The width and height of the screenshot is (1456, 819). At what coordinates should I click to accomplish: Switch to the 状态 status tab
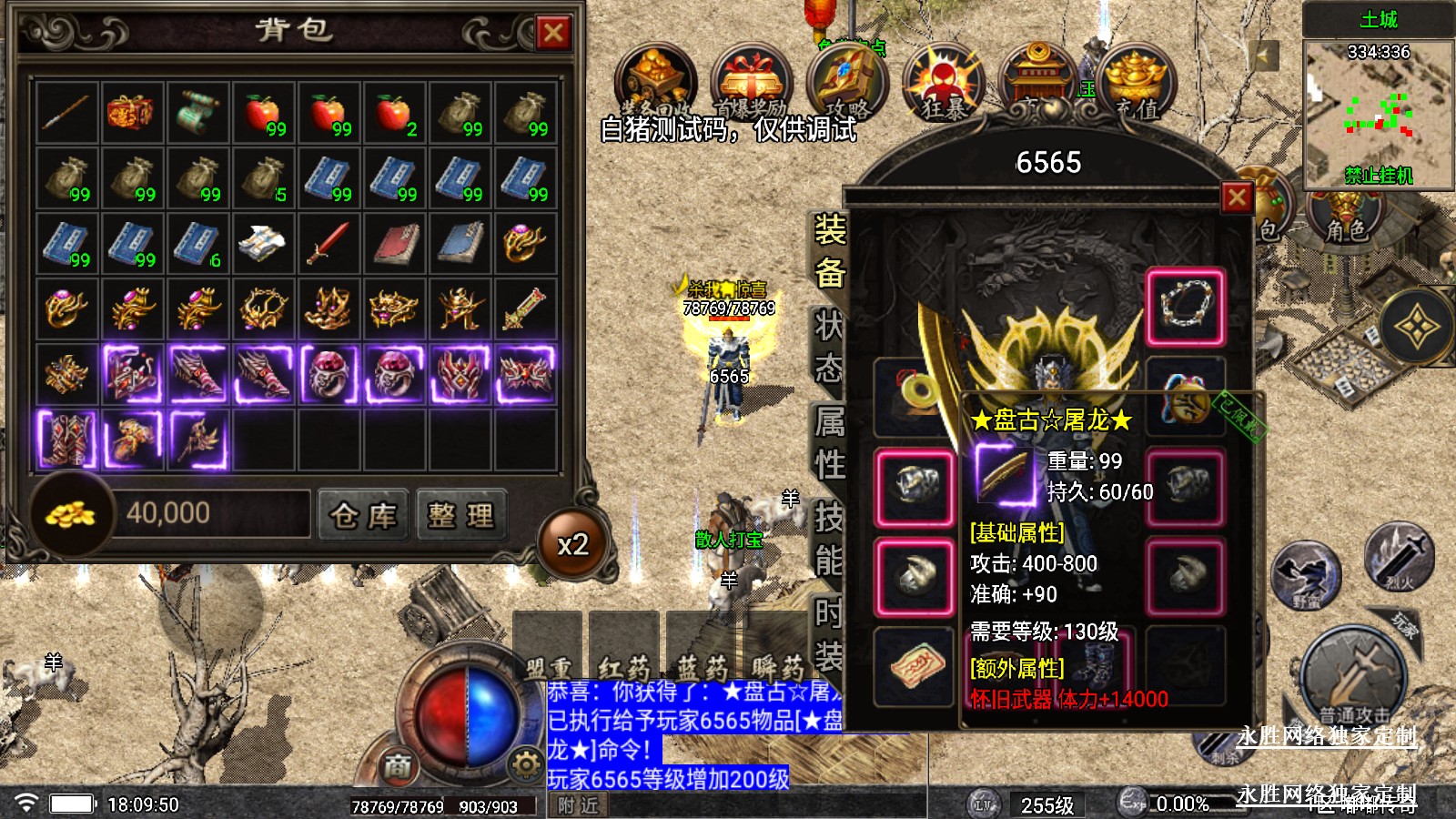[829, 347]
